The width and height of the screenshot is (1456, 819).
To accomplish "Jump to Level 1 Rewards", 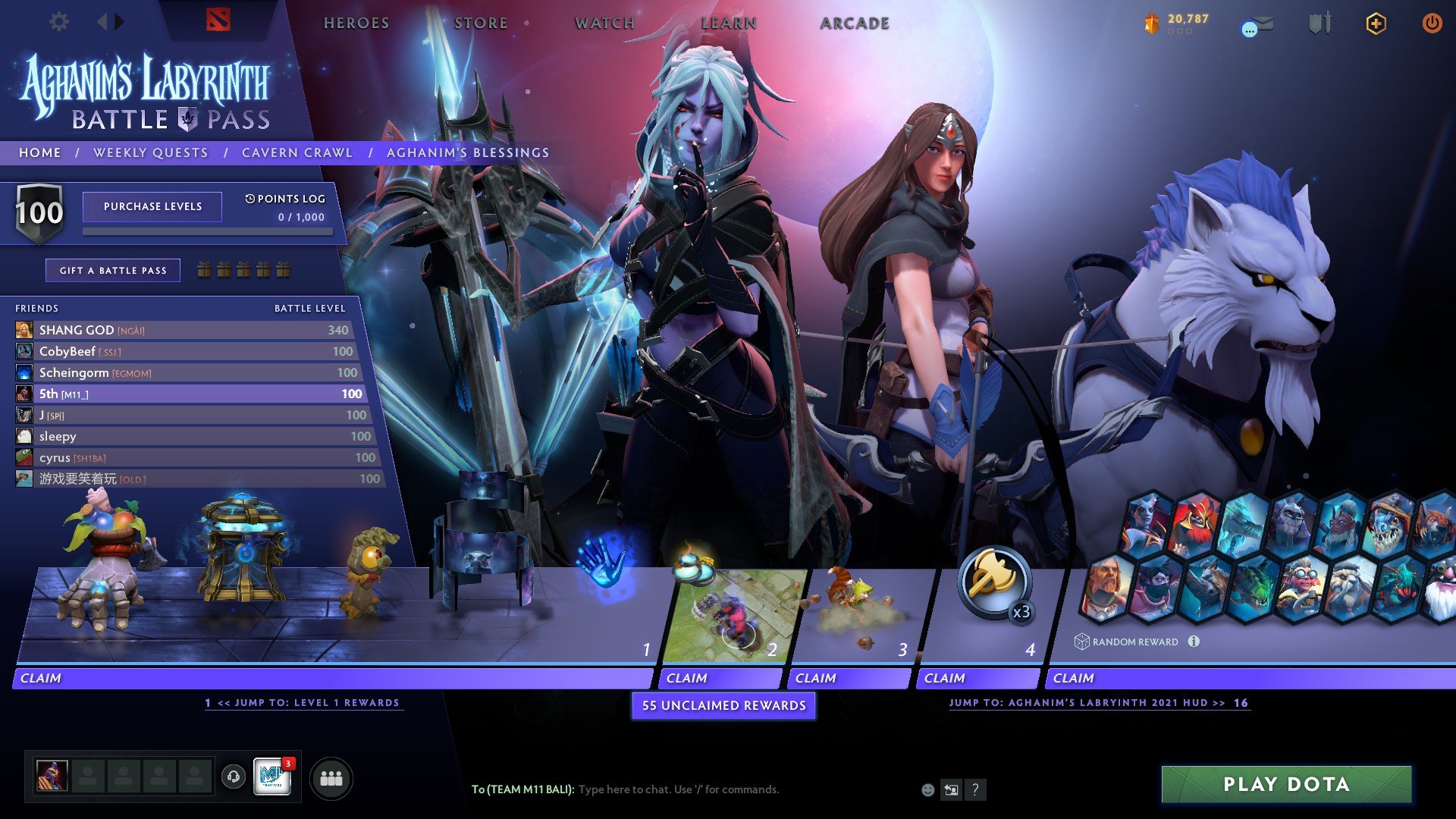I will (x=303, y=703).
